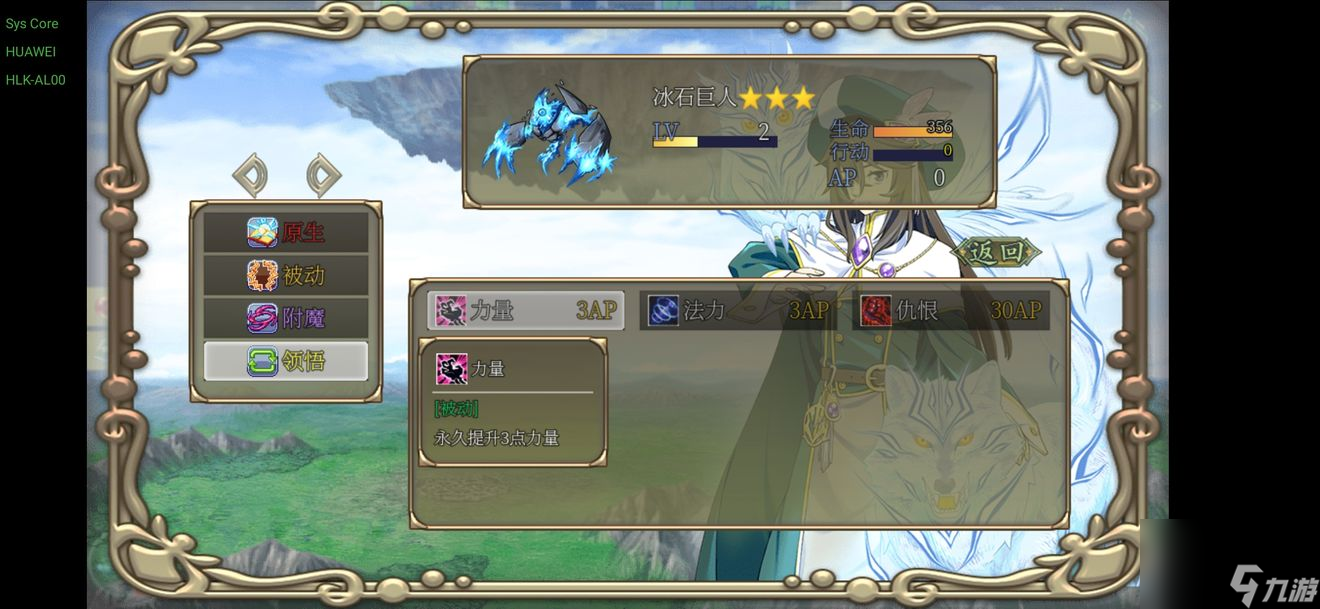Switch to the 被动 skill category

pyautogui.click(x=286, y=275)
